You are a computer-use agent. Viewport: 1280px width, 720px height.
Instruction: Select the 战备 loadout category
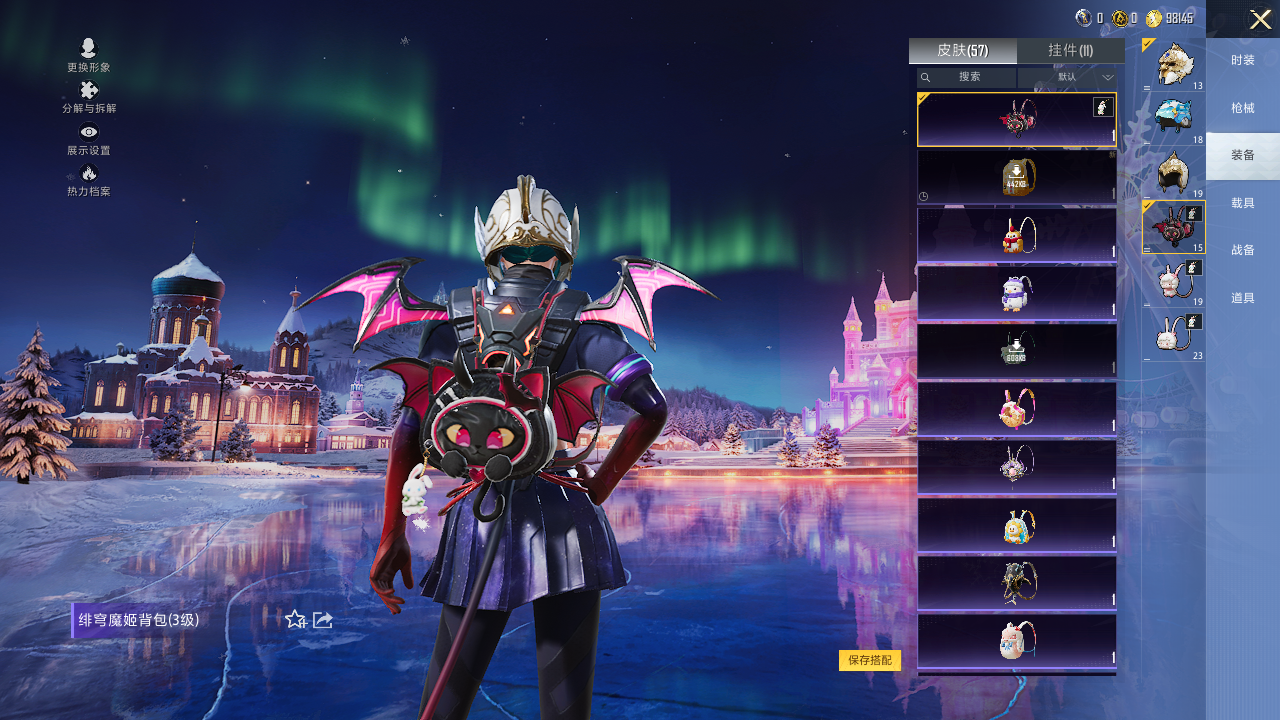pos(1242,250)
